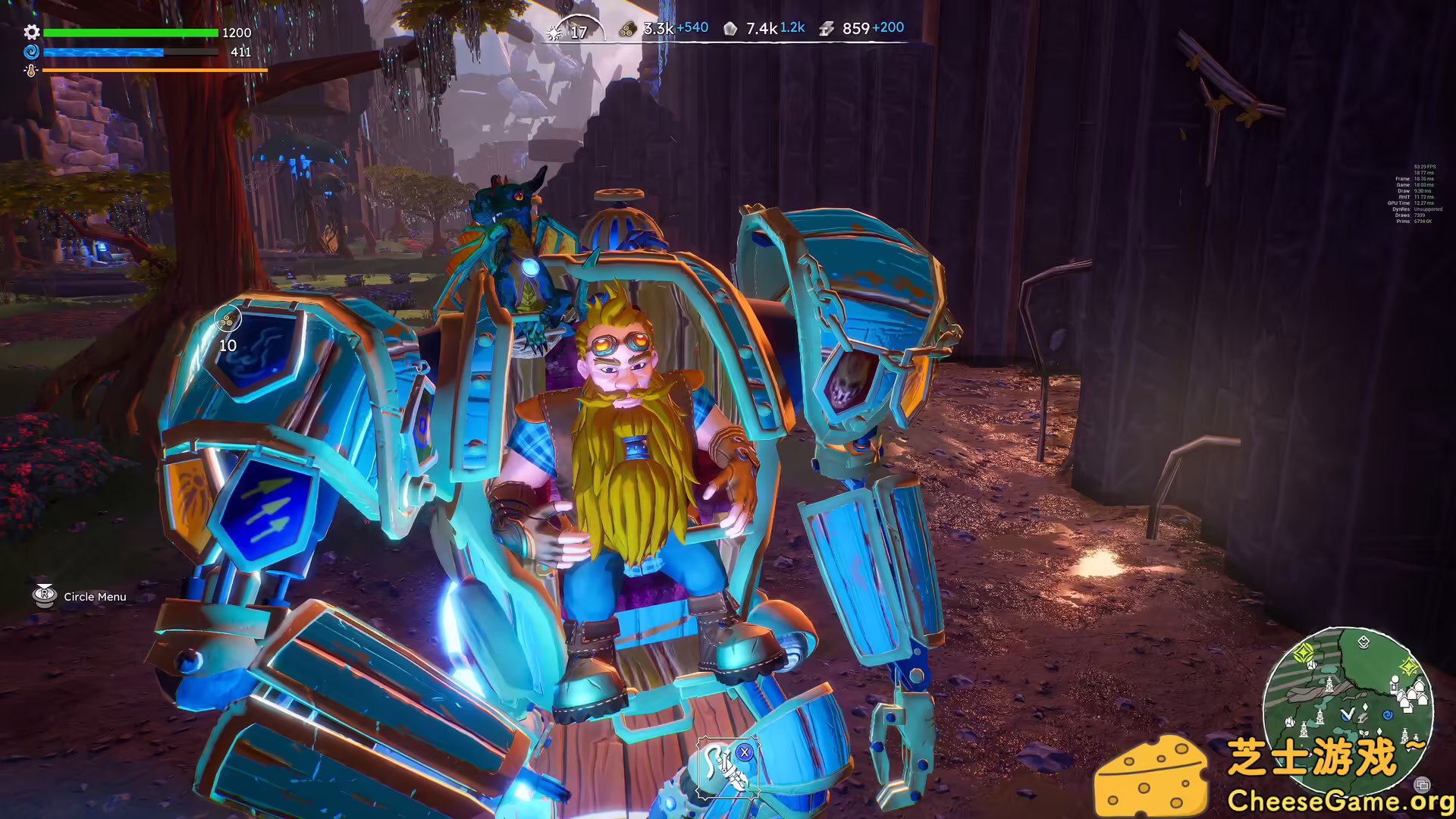Click the stone resource icon showing 7.4k

pyautogui.click(x=730, y=28)
